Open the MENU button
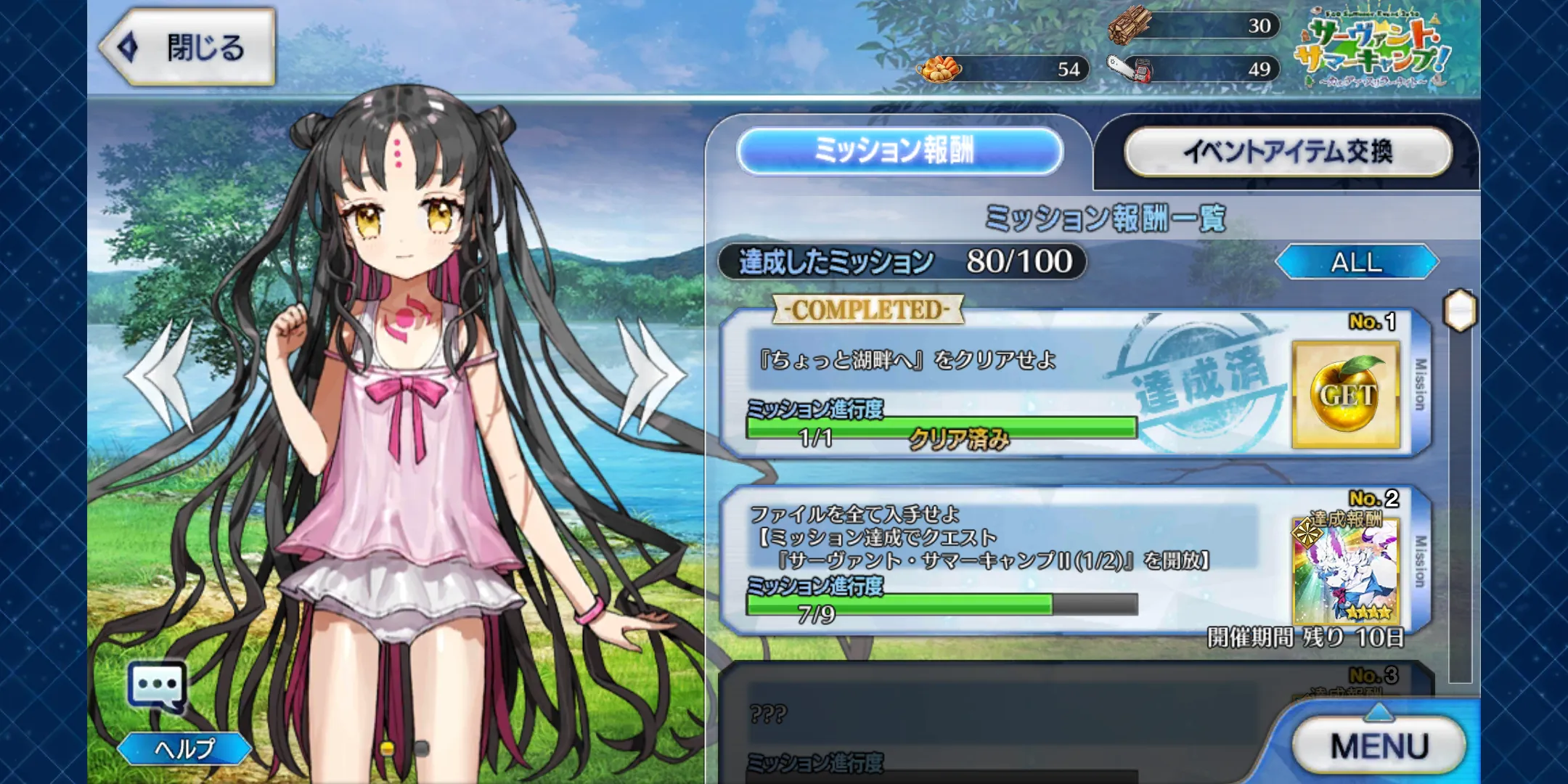 (1379, 746)
